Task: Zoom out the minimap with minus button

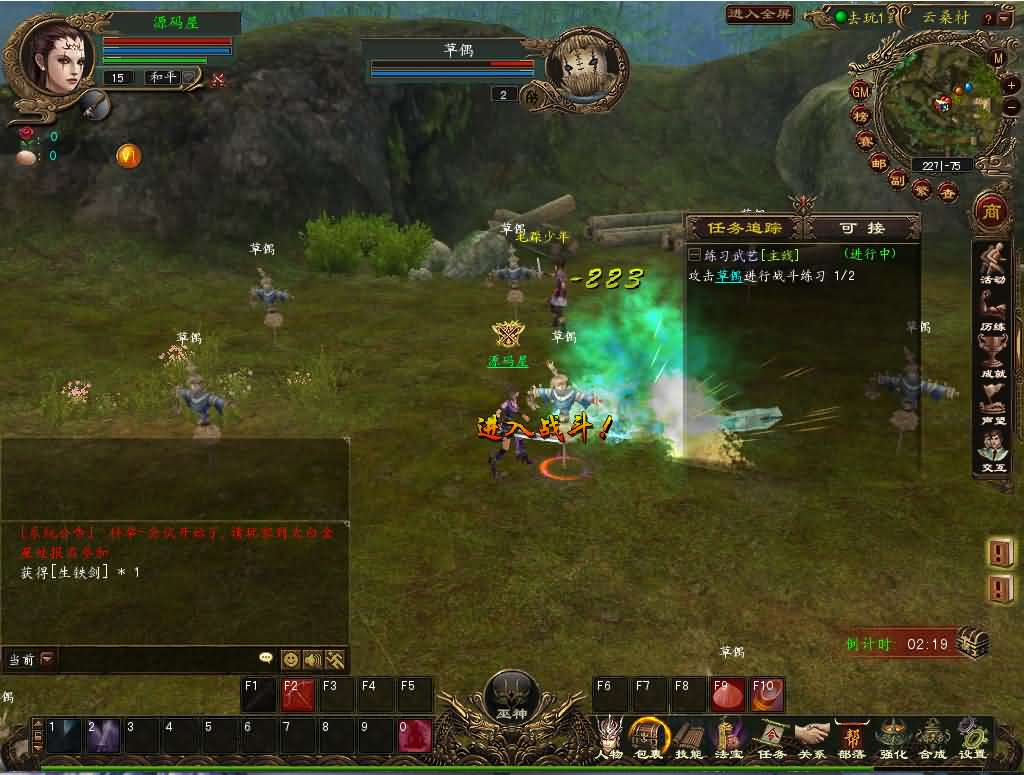Action: [x=1011, y=107]
